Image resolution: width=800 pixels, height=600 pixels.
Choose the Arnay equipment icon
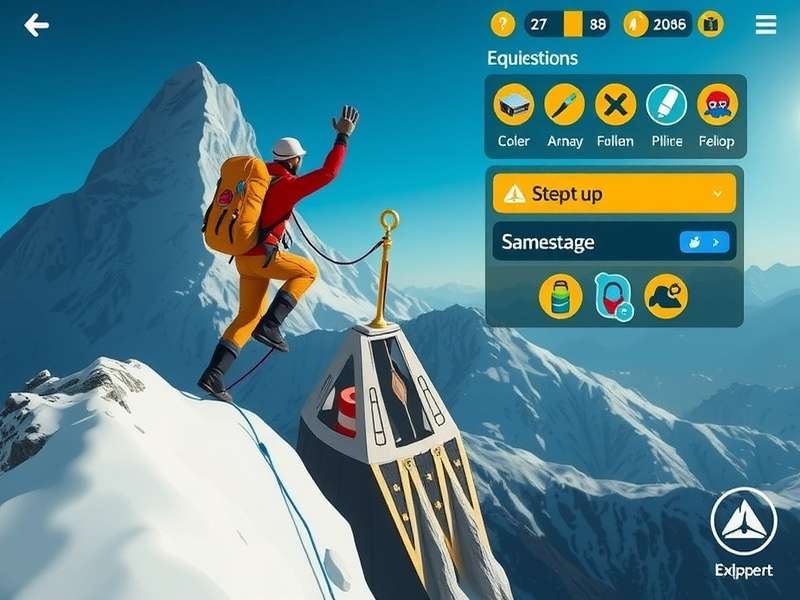[x=564, y=104]
